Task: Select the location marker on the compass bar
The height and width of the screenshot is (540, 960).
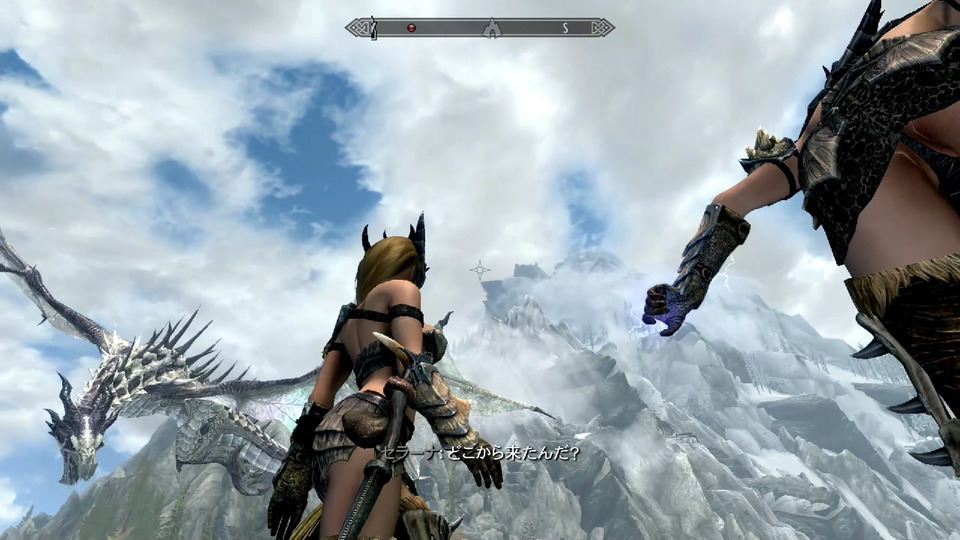Action: (x=491, y=28)
